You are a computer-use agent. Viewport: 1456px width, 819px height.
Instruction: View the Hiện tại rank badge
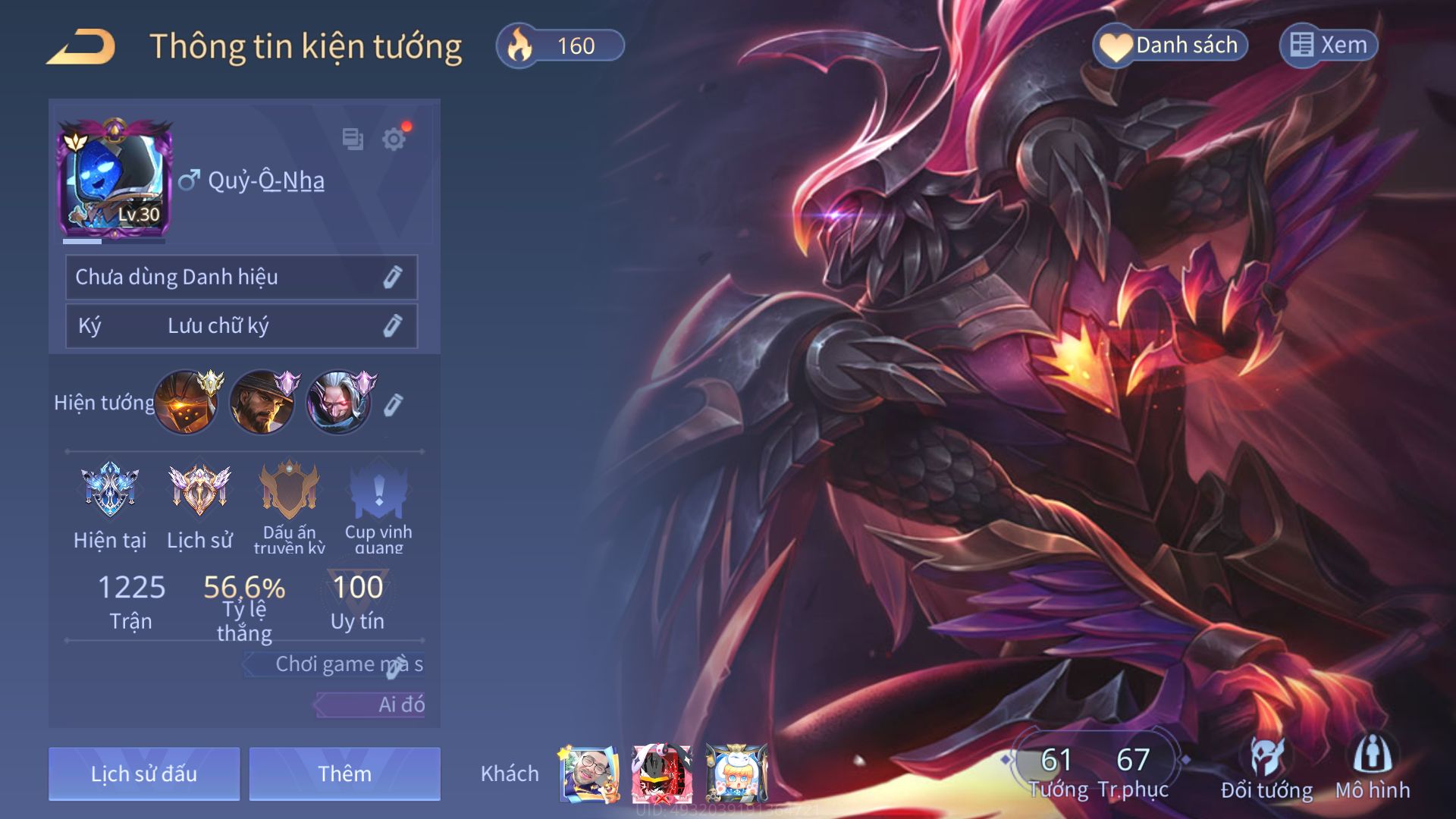pyautogui.click(x=110, y=491)
